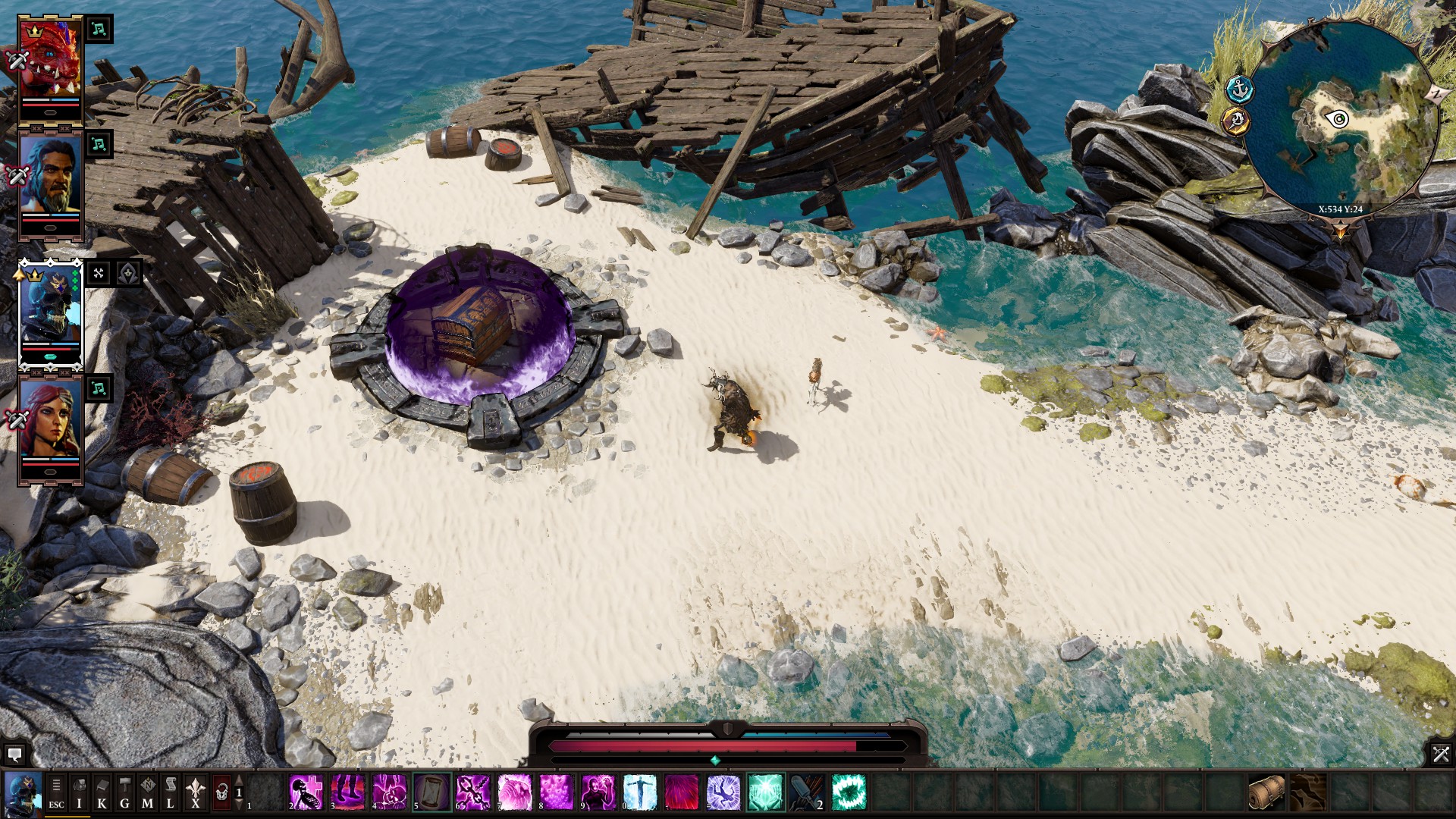Open the world map button
This screenshot has width=1456, height=819.
tap(147, 793)
